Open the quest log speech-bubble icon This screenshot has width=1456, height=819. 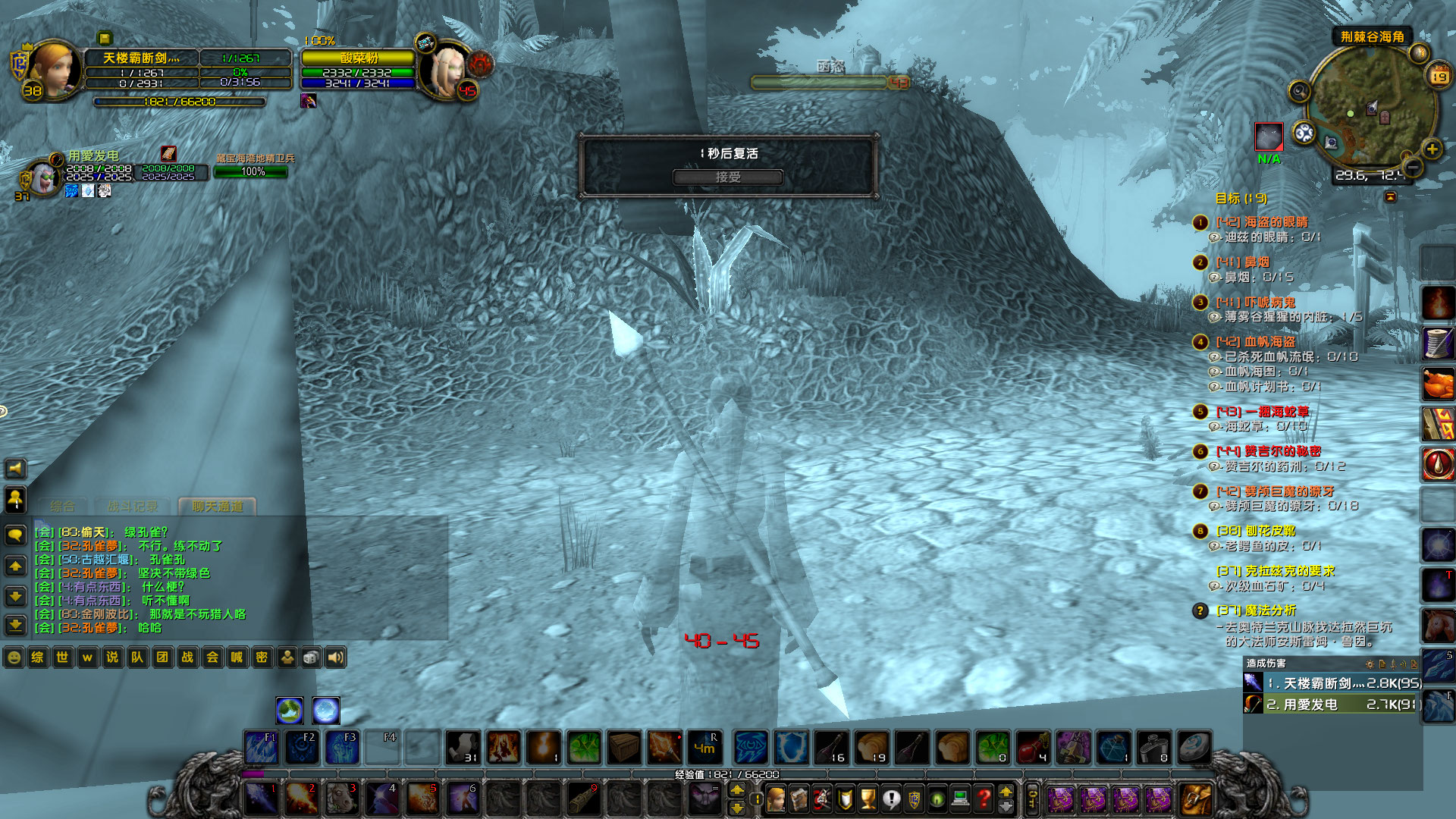point(891,800)
